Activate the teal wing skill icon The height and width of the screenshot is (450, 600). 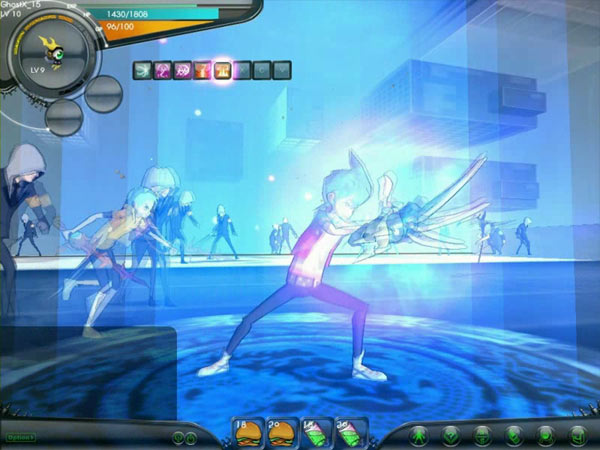(142, 70)
